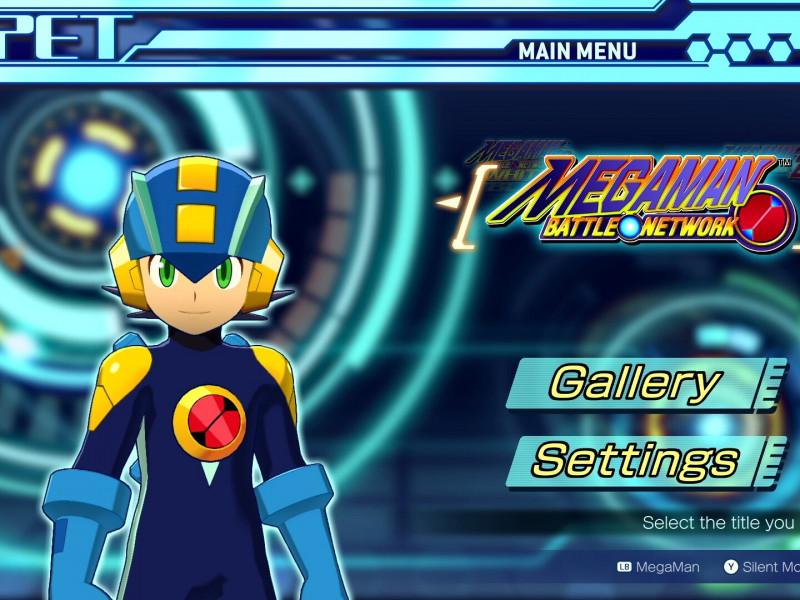Image resolution: width=800 pixels, height=600 pixels.
Task: Open the Settings menu
Action: [x=636, y=461]
